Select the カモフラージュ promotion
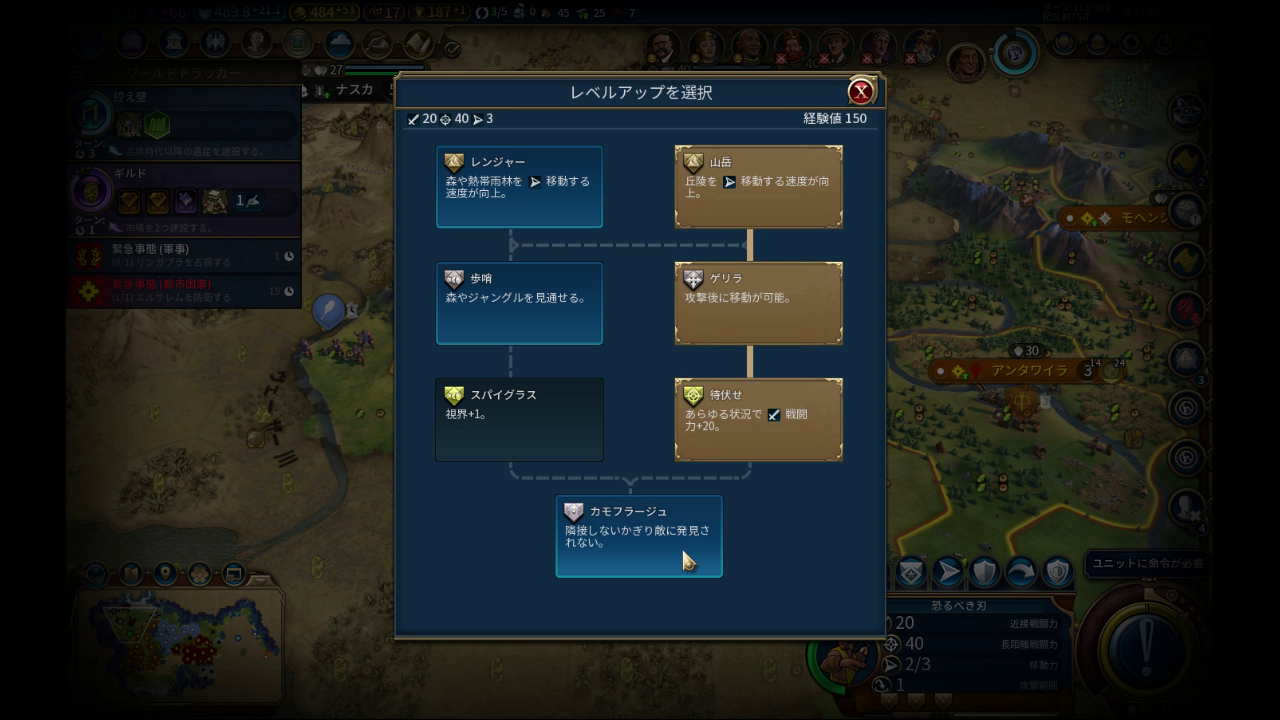 point(638,536)
